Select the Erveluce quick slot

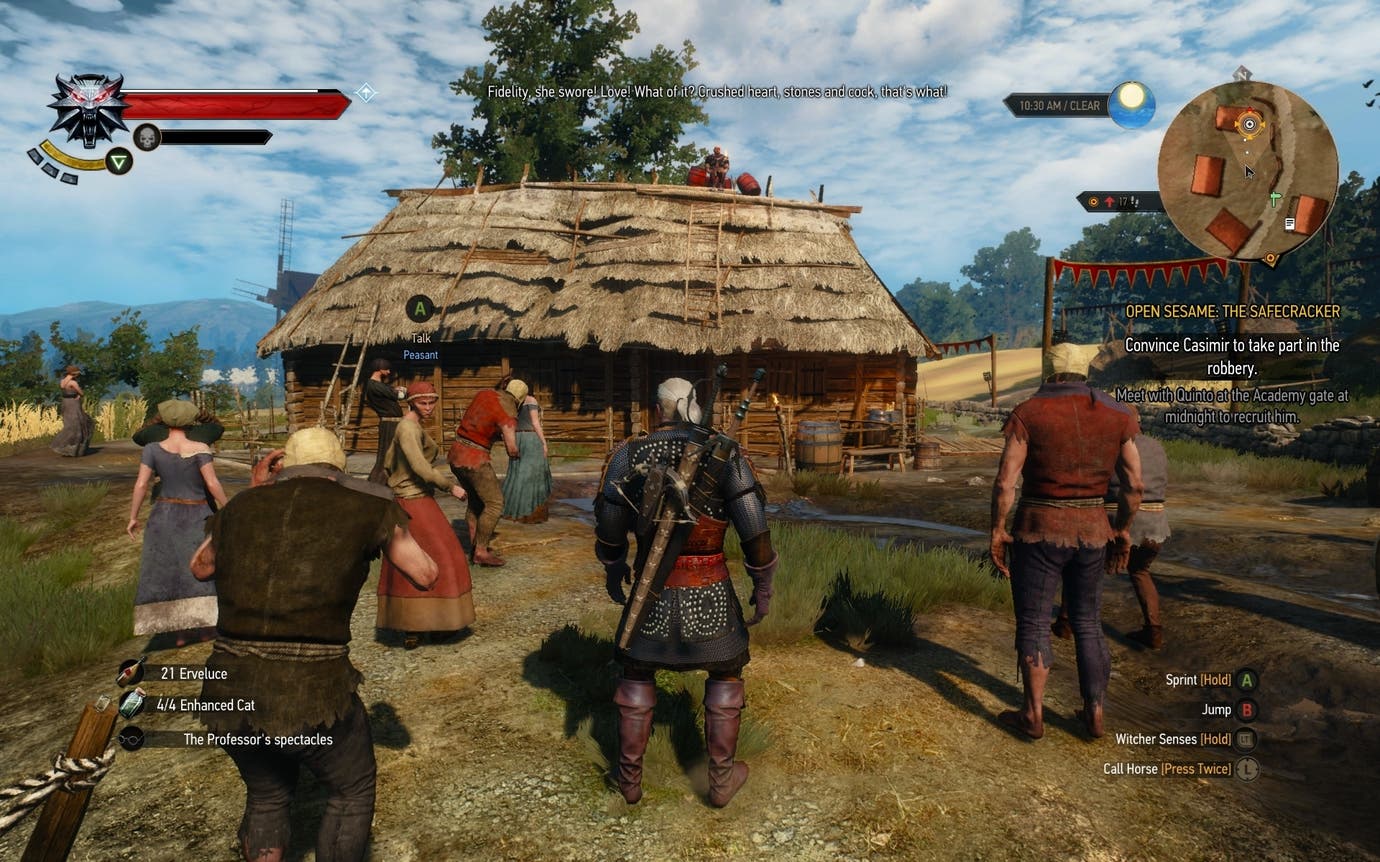tap(193, 674)
